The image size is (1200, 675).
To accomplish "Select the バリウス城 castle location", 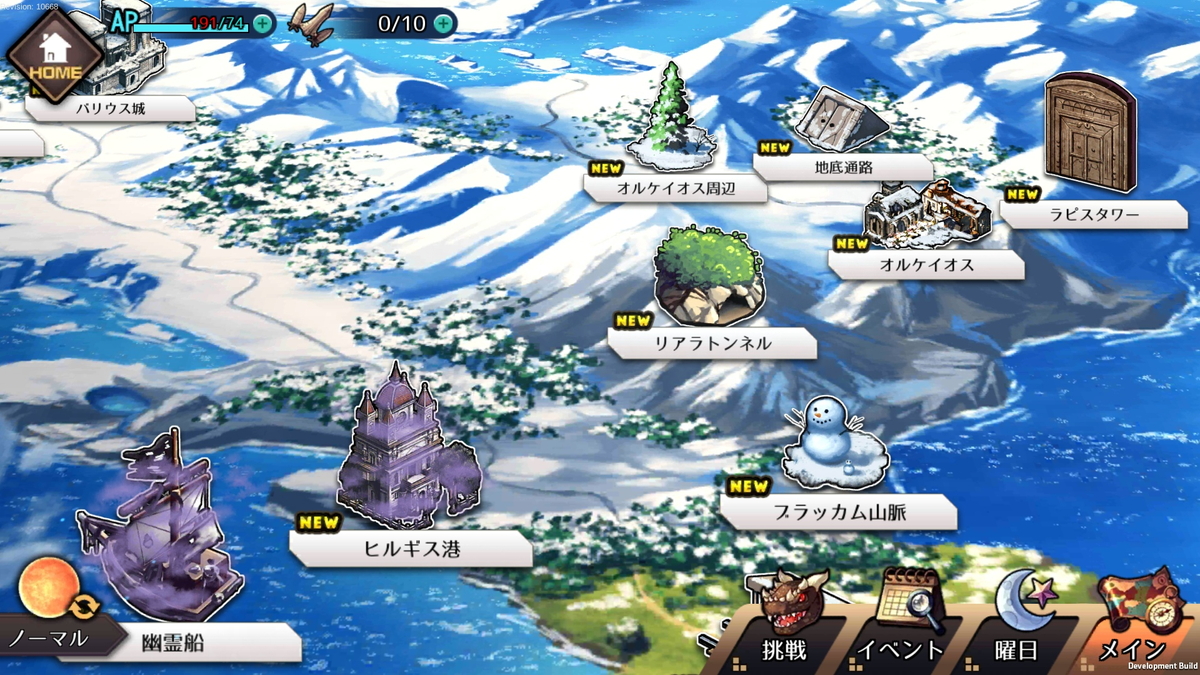I will click(110, 108).
